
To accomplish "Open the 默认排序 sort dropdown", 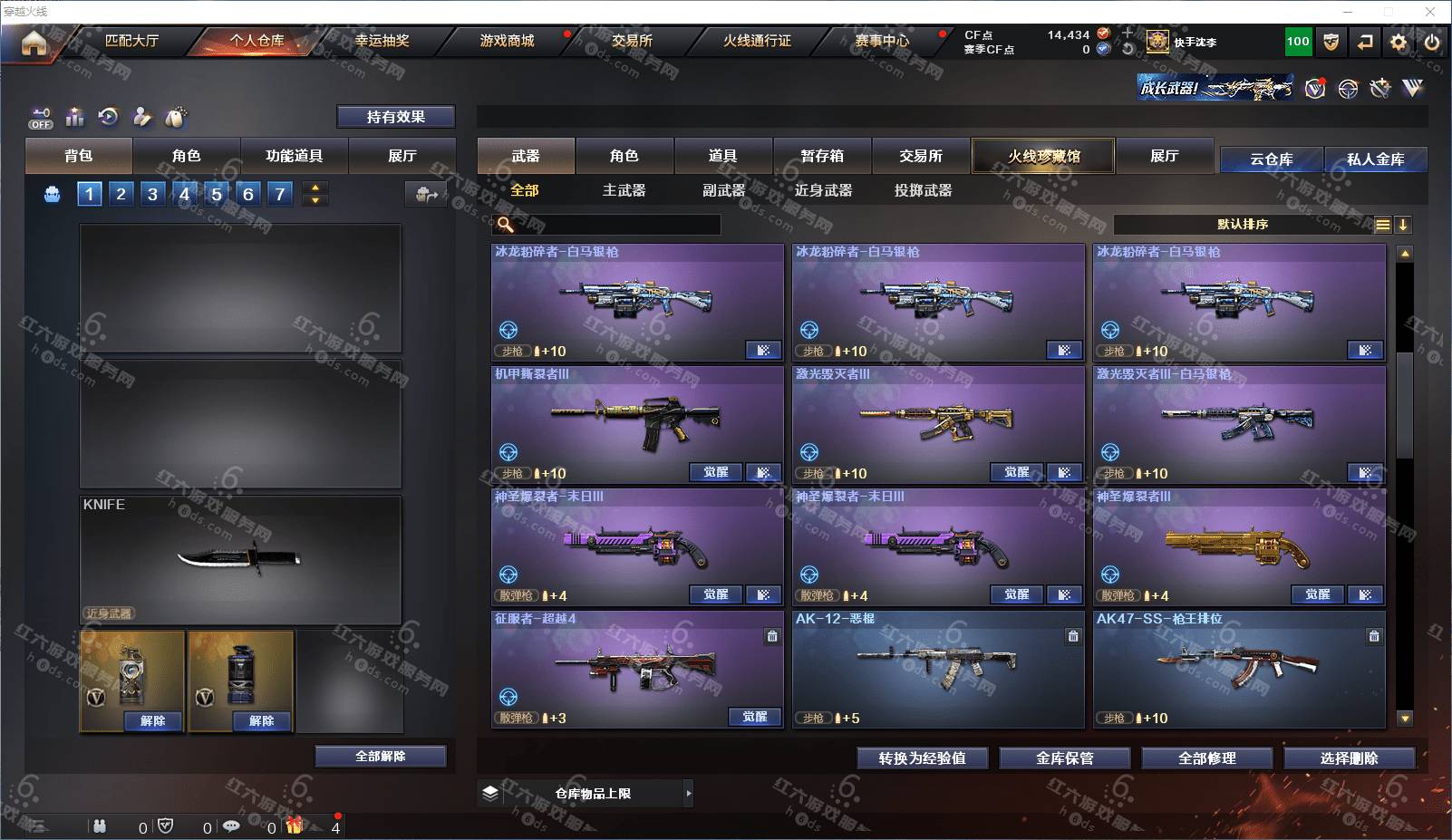I will [1242, 225].
